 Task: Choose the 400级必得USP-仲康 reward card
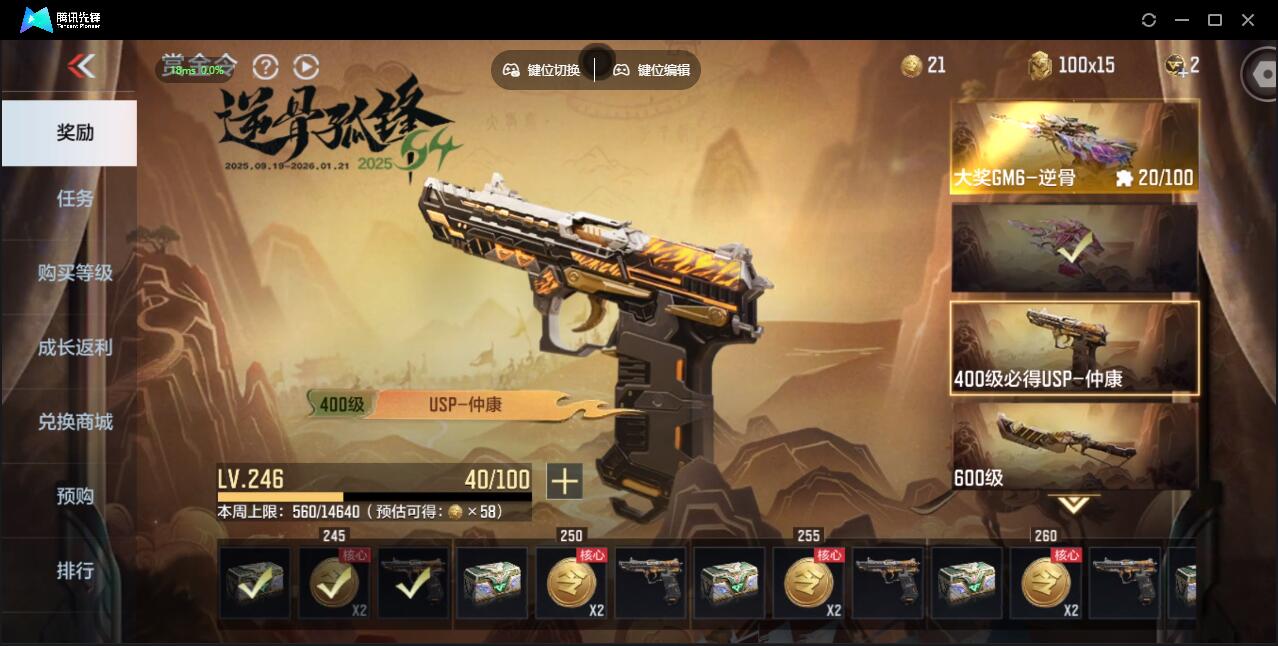(x=1074, y=348)
